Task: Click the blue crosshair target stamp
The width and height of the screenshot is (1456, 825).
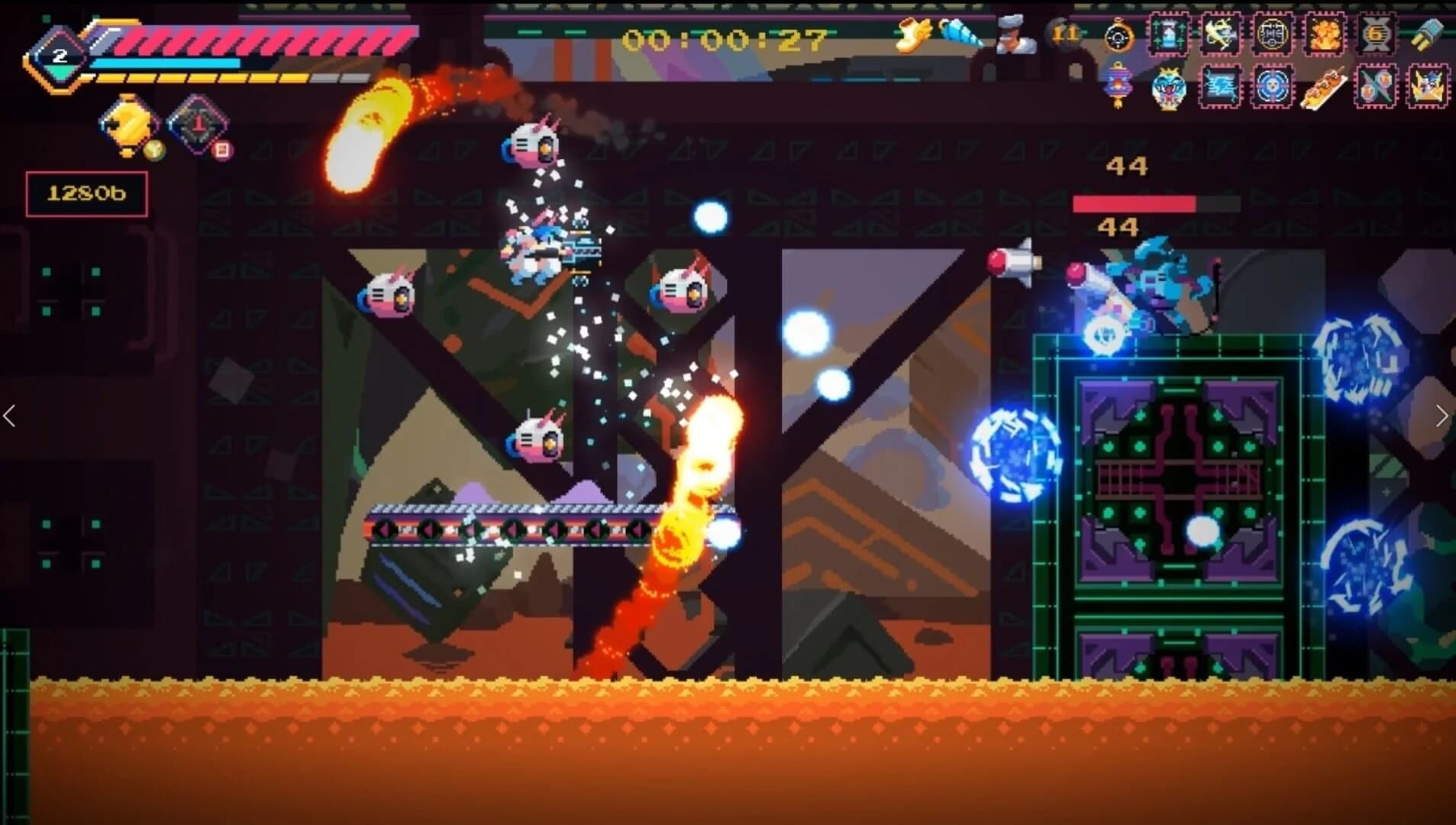Action: (x=1274, y=87)
